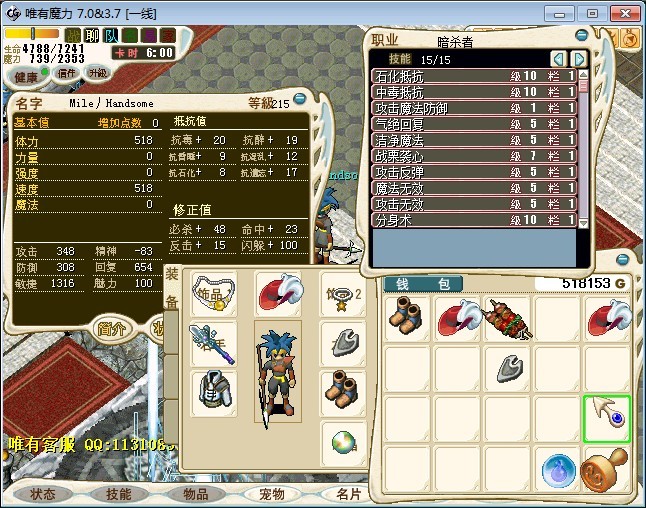The image size is (646, 508).
Task: Close the game window
Action: tap(621, 14)
